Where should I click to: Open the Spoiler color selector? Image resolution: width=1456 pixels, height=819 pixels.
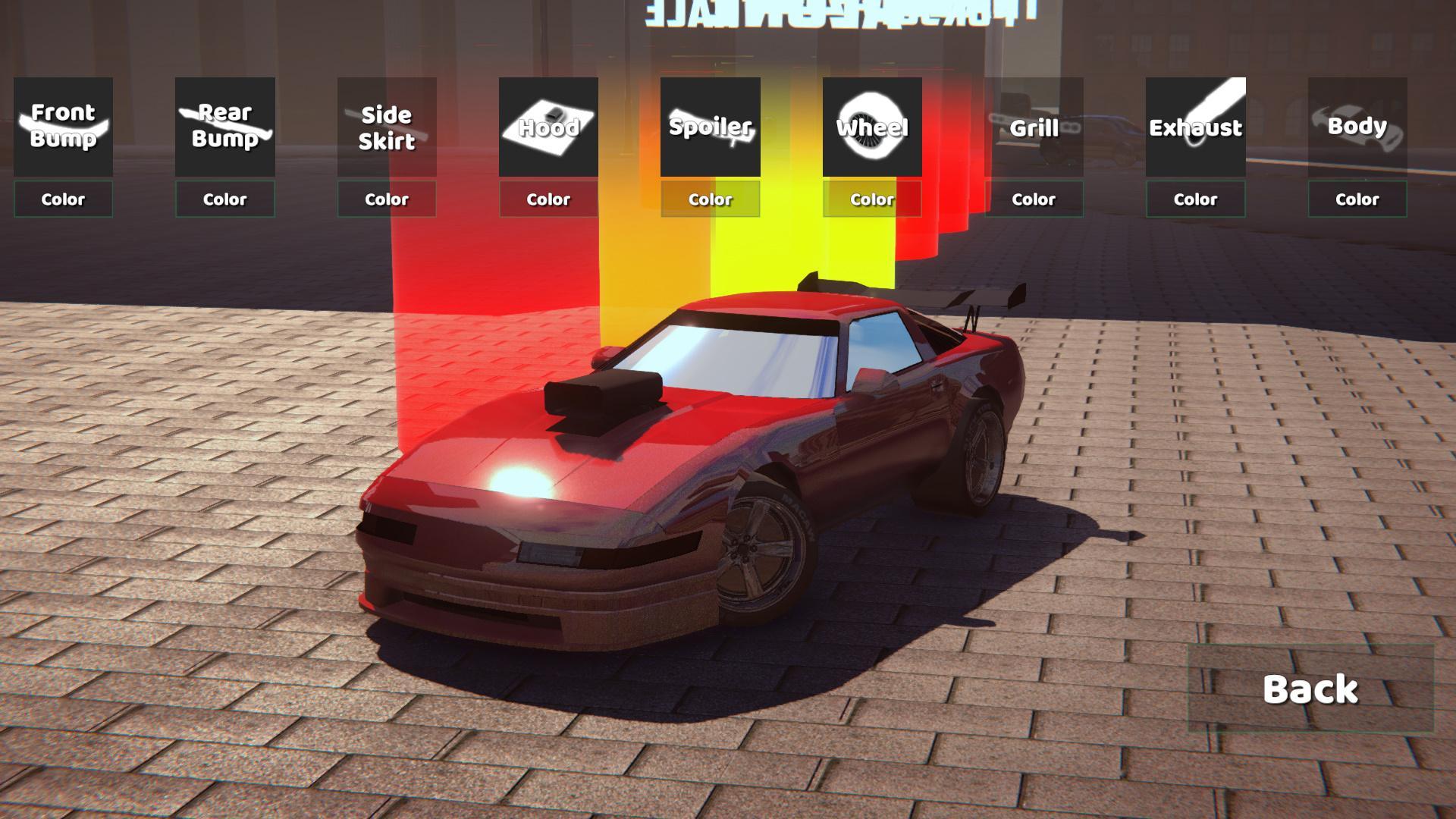coord(710,199)
